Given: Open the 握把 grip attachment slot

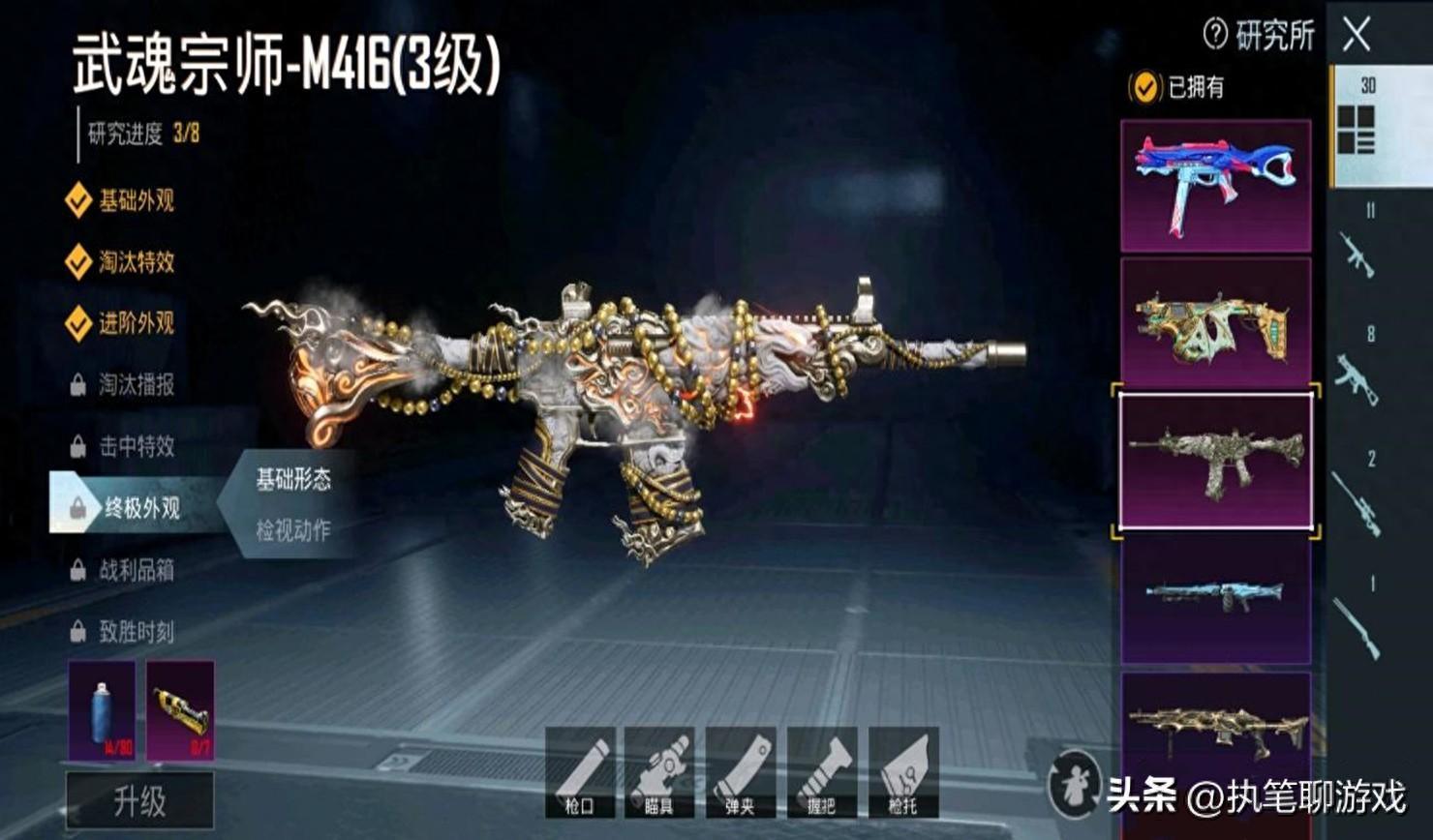Looking at the screenshot, I should tap(821, 771).
